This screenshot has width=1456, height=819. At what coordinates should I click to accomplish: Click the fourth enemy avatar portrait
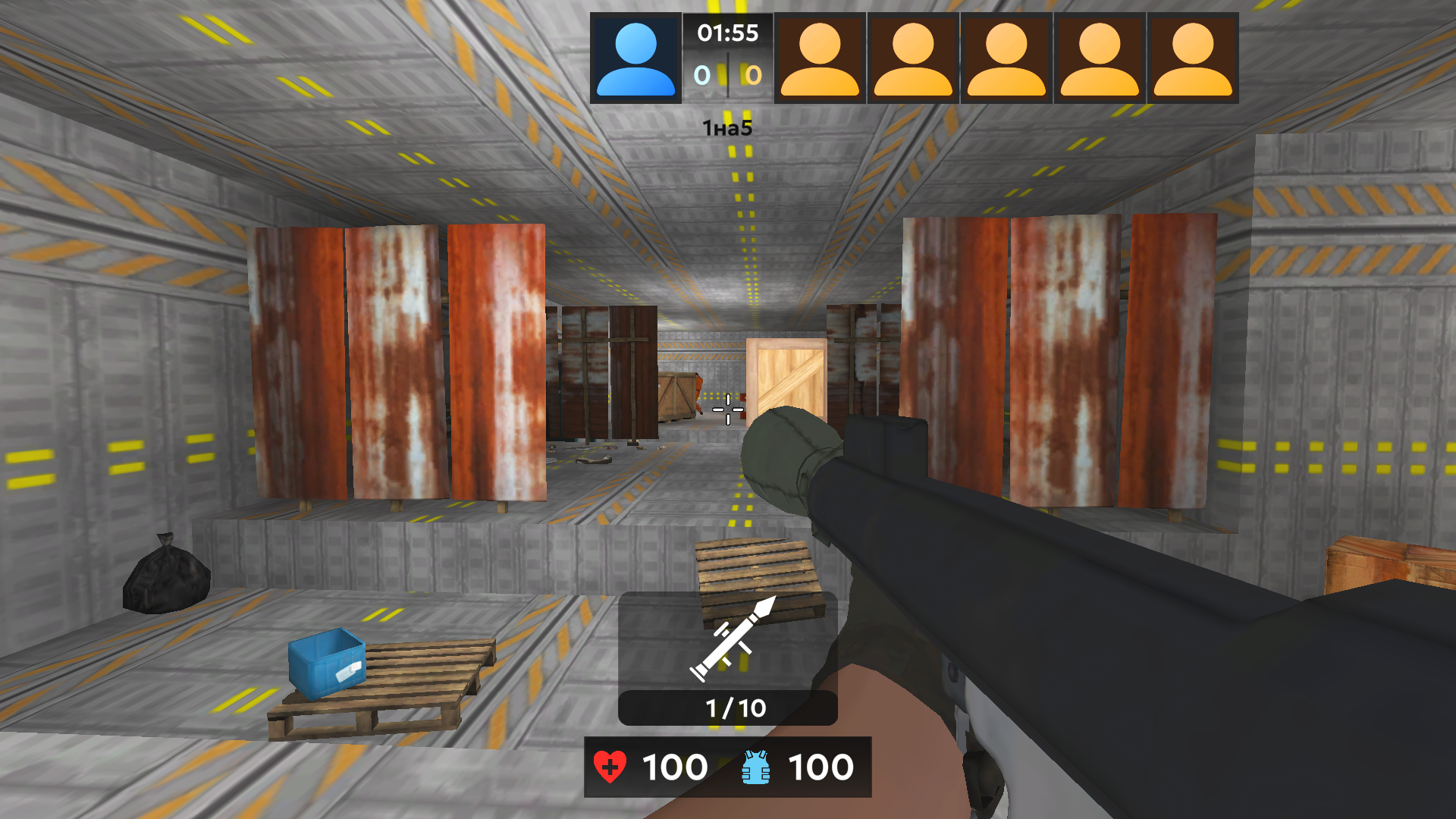[x=1098, y=57]
